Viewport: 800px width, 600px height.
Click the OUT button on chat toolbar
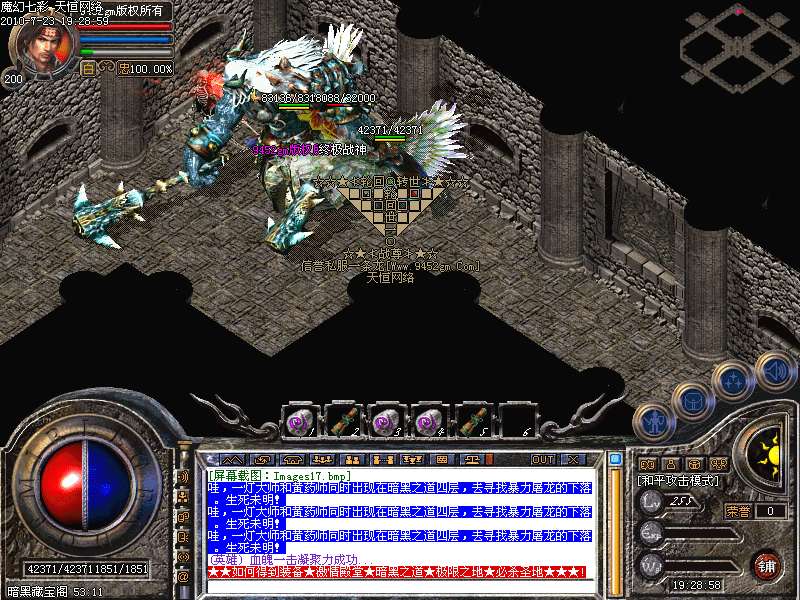pyautogui.click(x=543, y=459)
